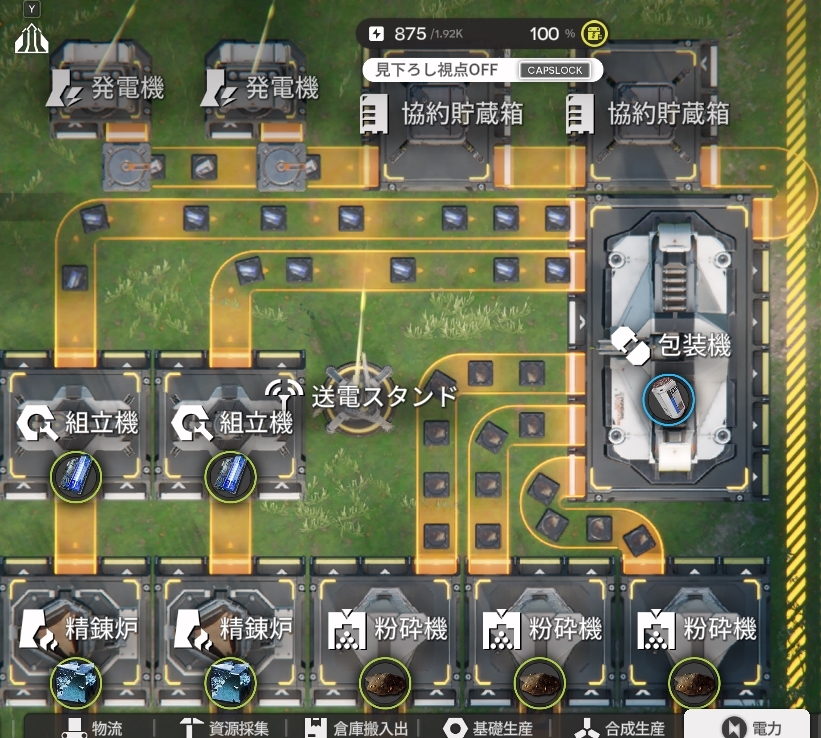Screen dimensions: 821x738
Task: Open the conveyor lanes icon at top left
Action: coord(32,38)
